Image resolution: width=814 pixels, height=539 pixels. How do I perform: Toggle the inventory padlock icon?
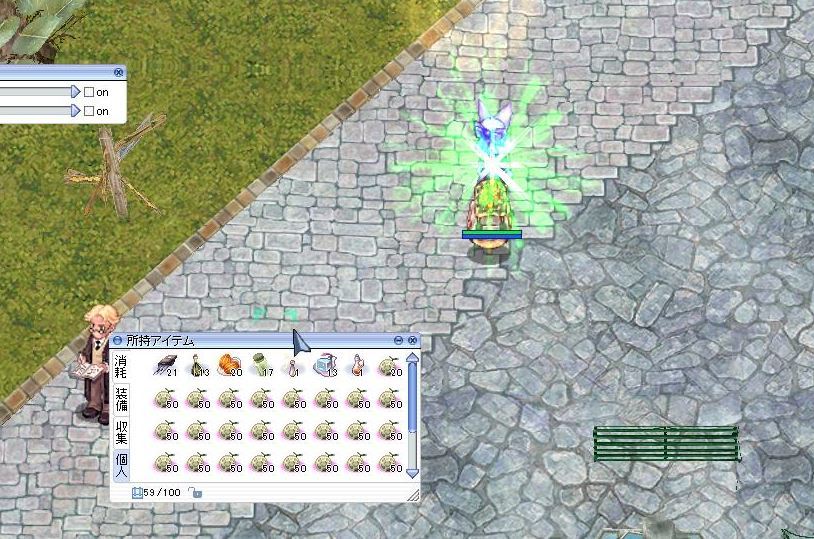tap(196, 492)
